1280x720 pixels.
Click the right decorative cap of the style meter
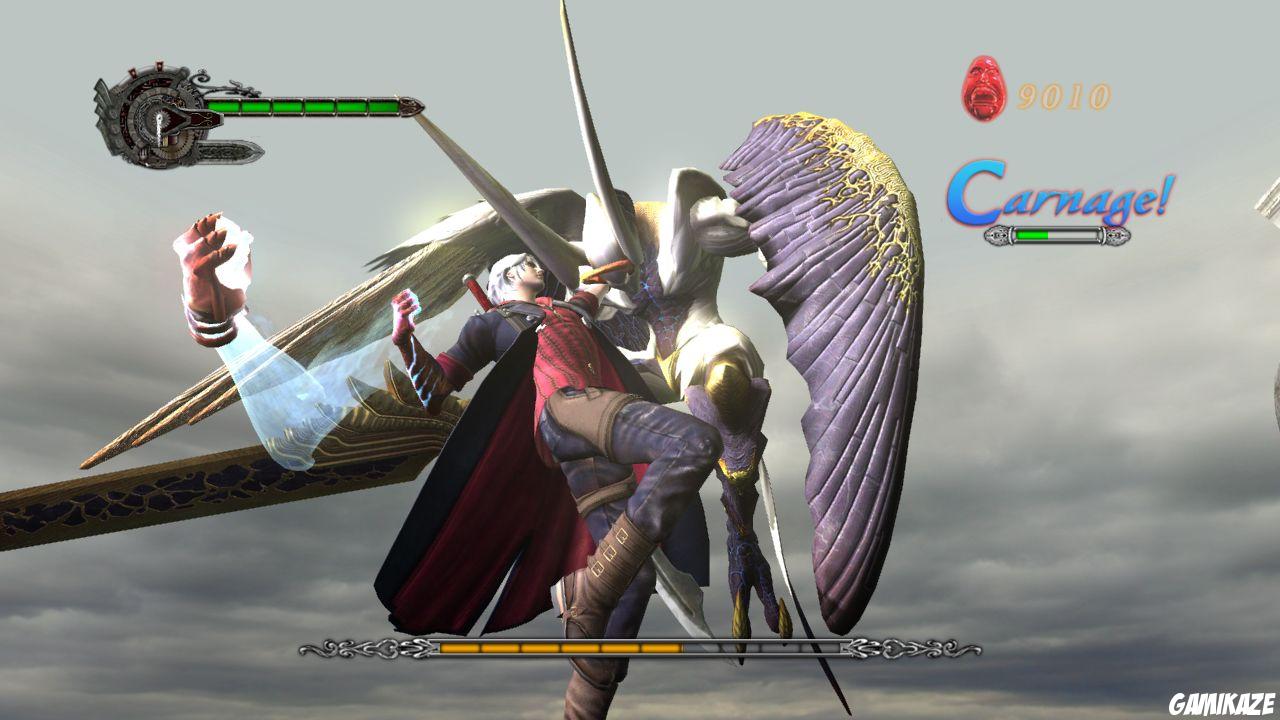(1116, 237)
